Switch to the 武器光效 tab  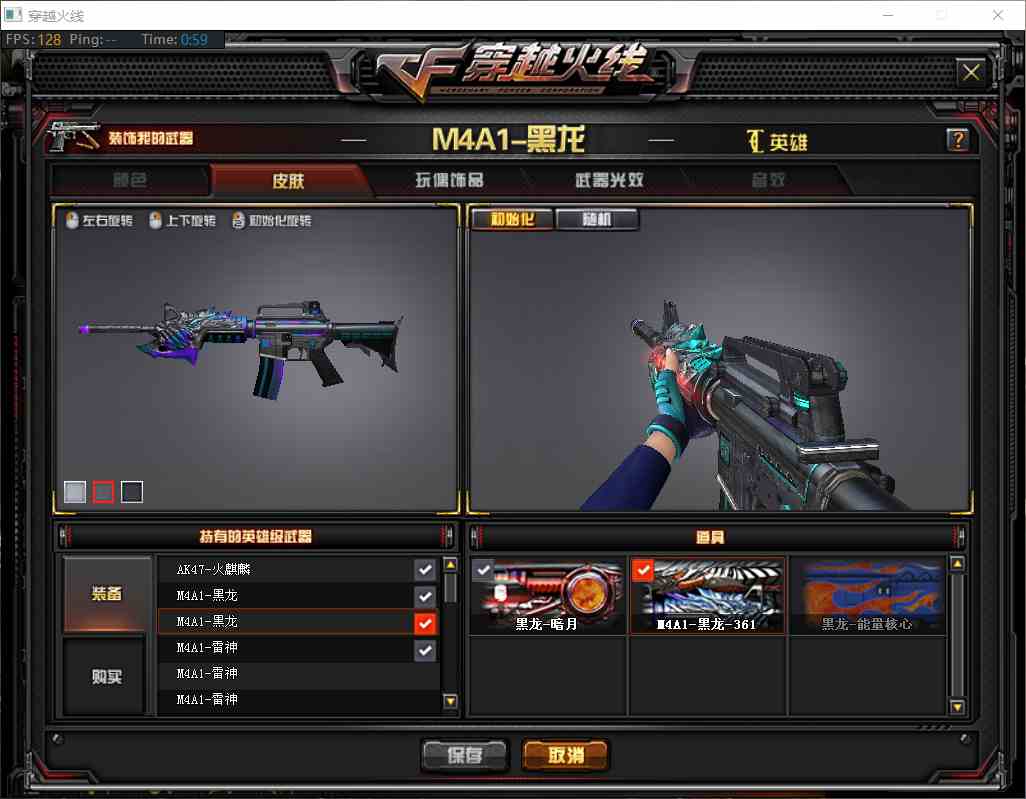(608, 180)
